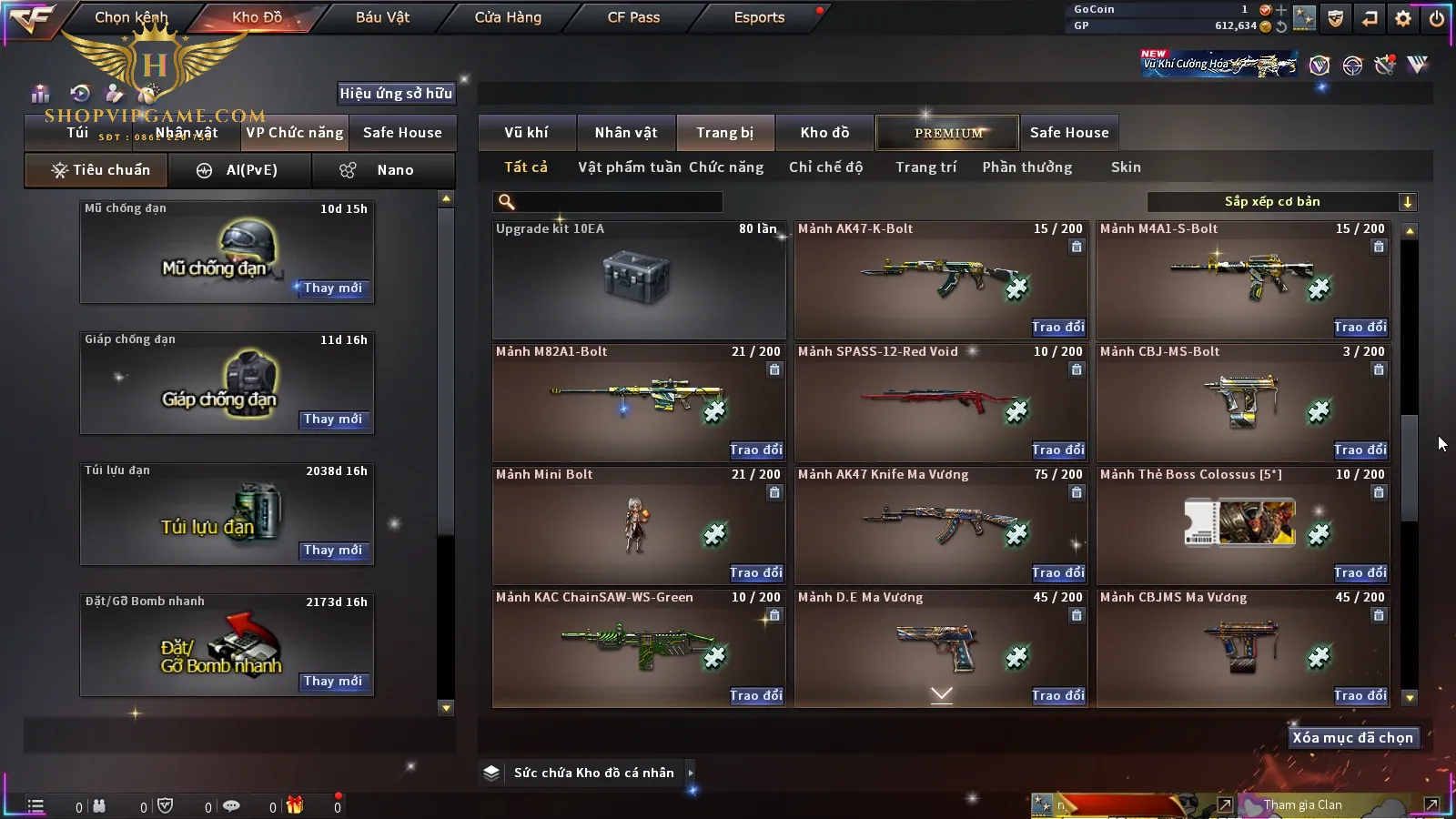Select the Mảnh Thẻ Boss Colossus item
The width and height of the screenshot is (1456, 819).
(x=1242, y=524)
